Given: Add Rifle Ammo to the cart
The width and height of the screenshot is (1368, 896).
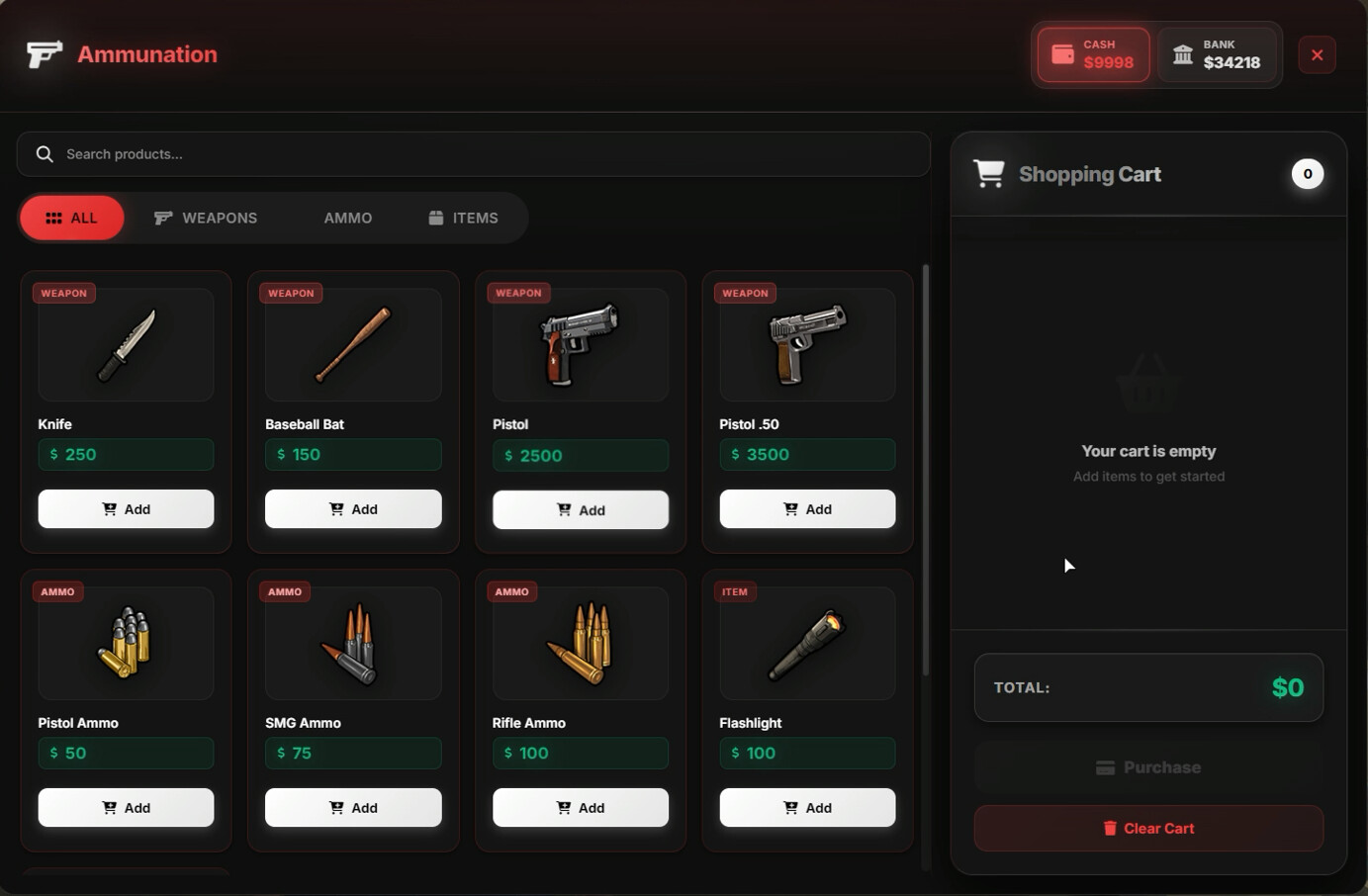Looking at the screenshot, I should point(580,807).
